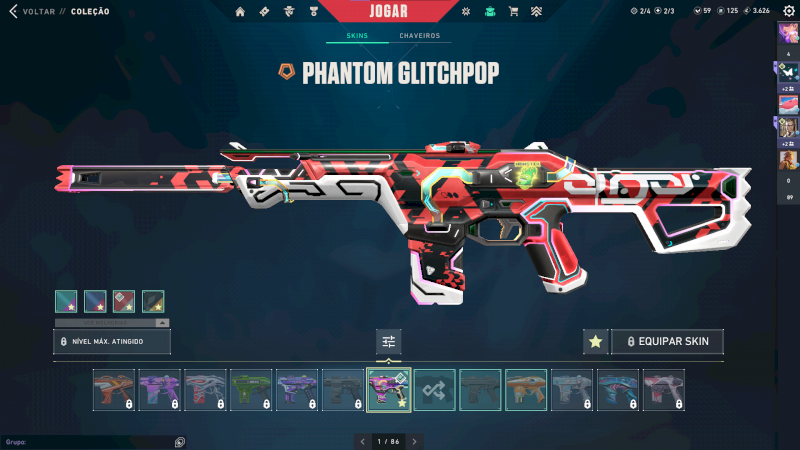Toggle the favorite star button
The image size is (800, 450).
595,342
